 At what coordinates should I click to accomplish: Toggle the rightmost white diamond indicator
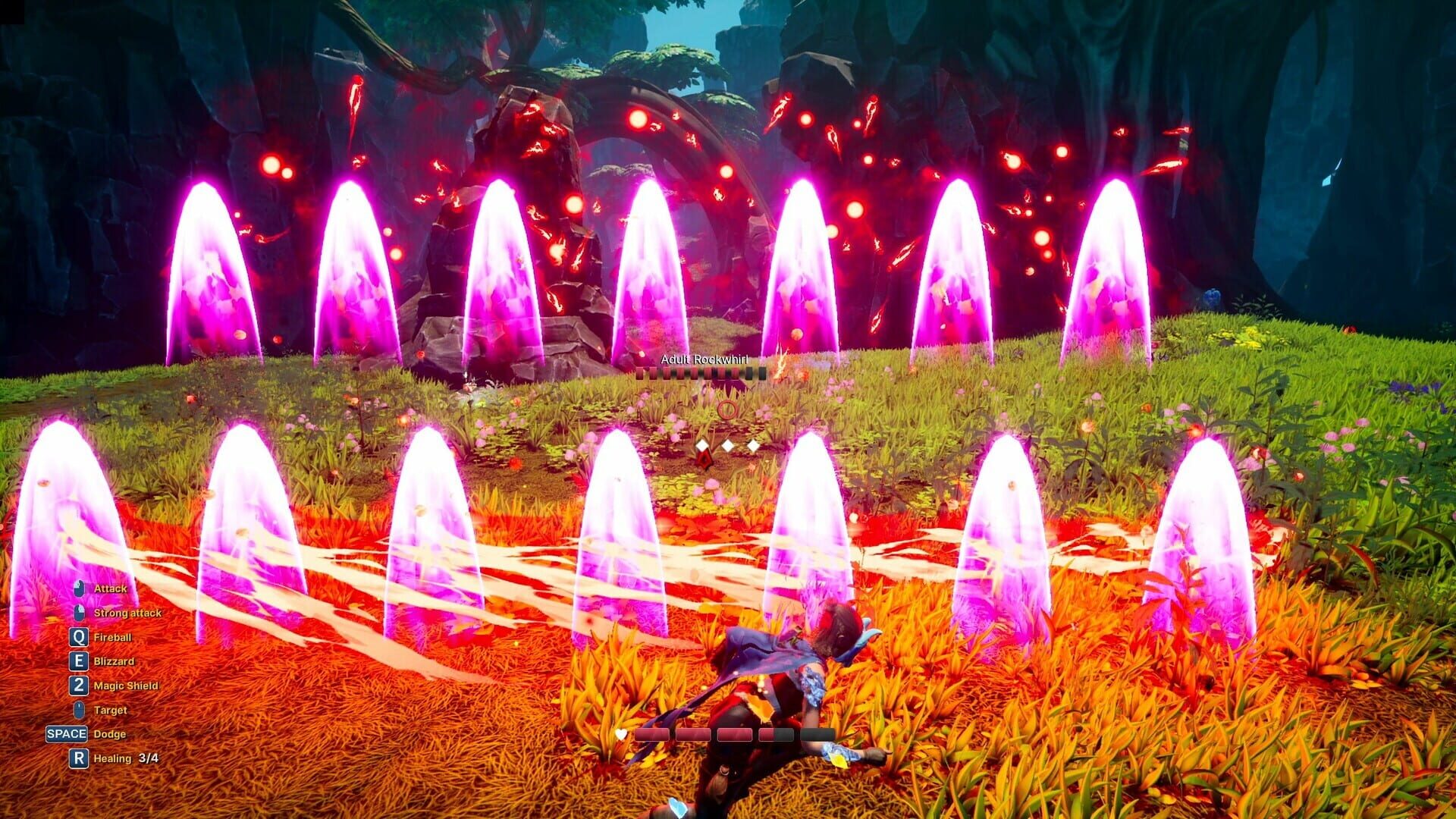click(752, 447)
